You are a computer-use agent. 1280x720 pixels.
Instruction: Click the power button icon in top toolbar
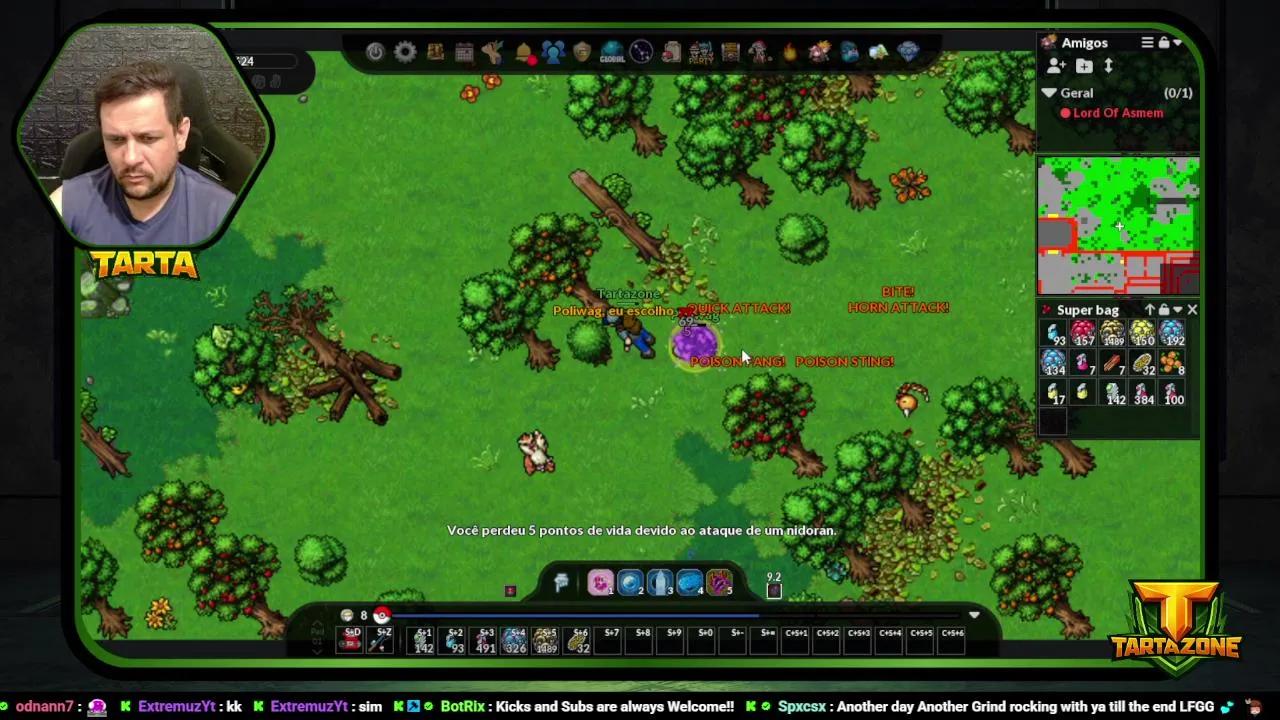[375, 52]
